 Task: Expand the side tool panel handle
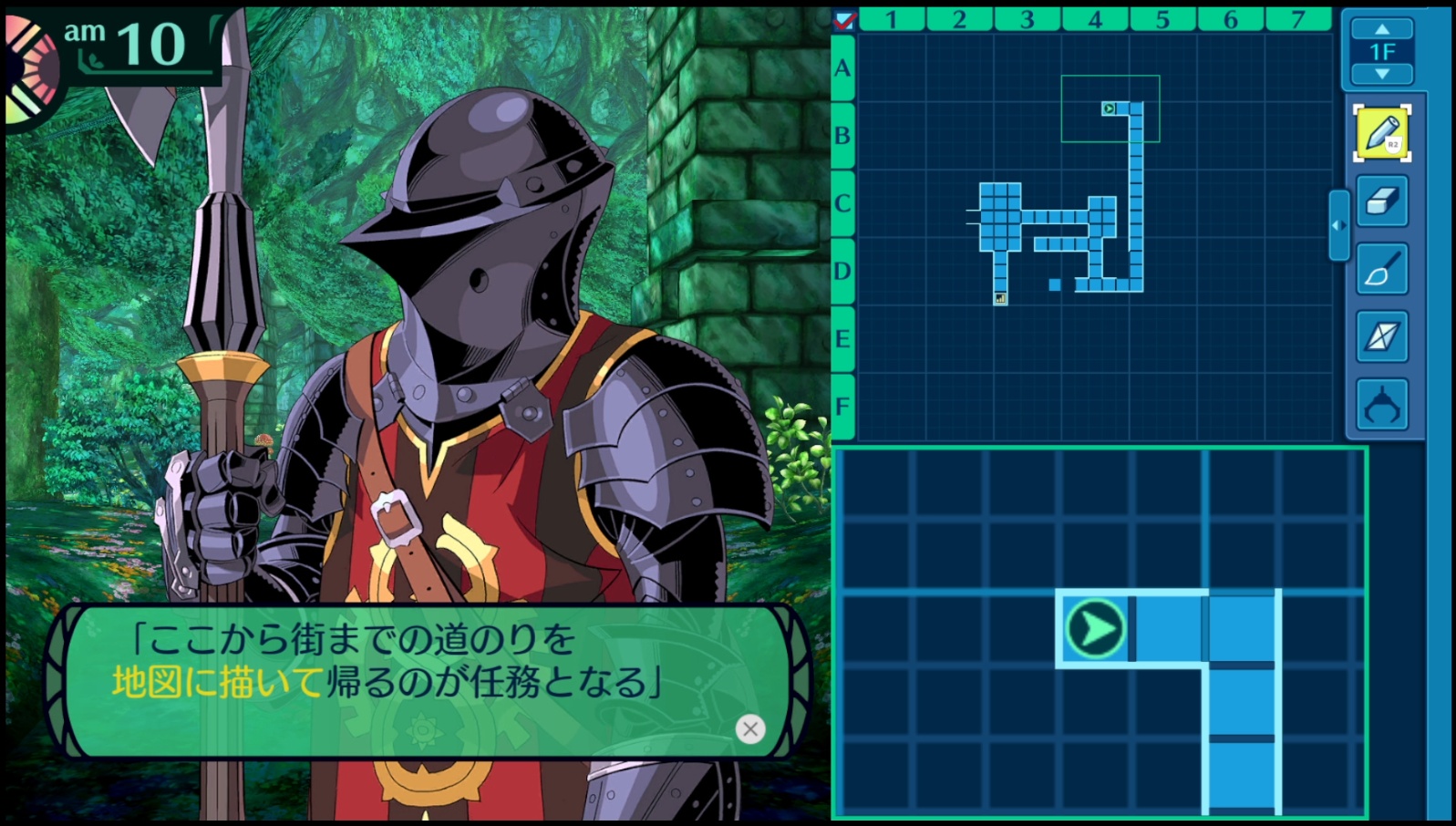[1338, 225]
